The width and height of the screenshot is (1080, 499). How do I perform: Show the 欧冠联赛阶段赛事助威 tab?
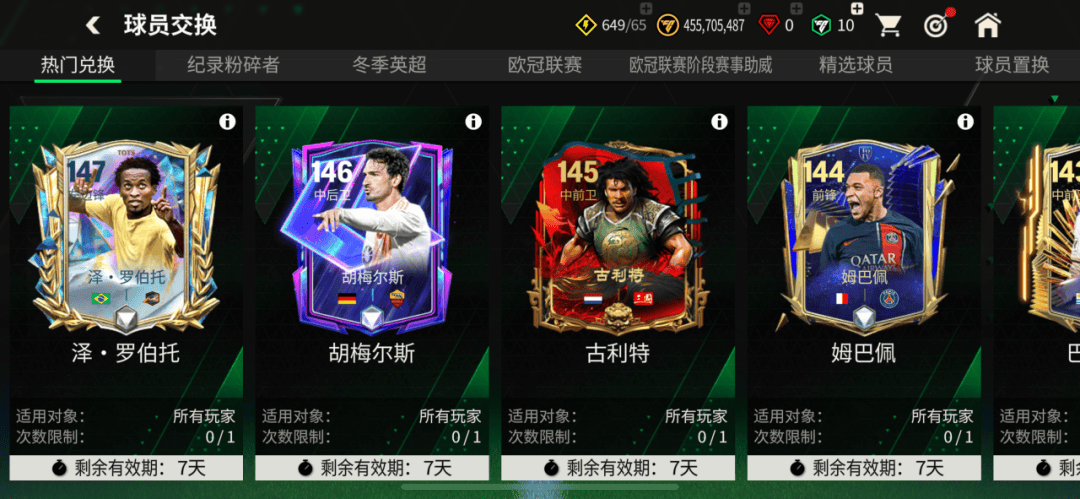click(x=700, y=65)
